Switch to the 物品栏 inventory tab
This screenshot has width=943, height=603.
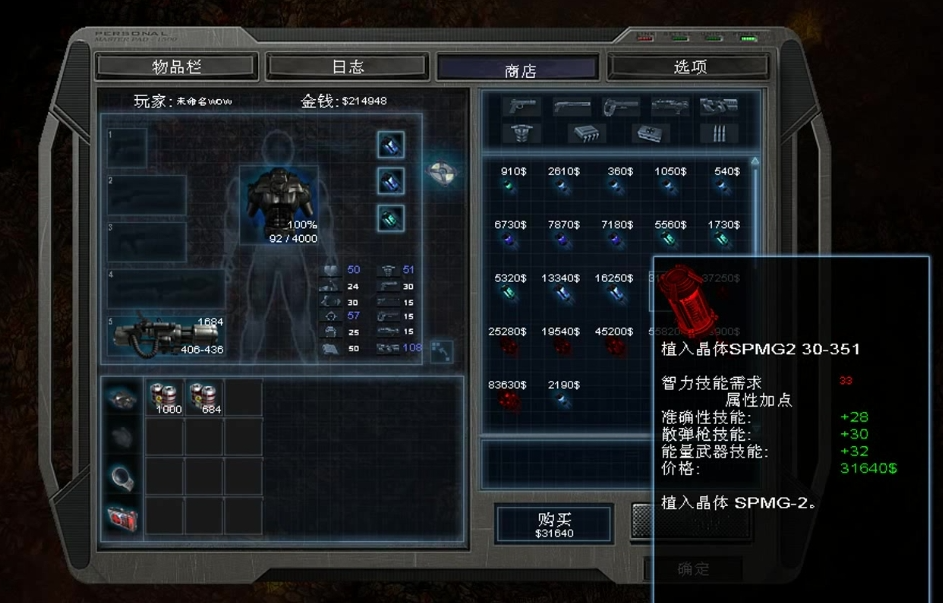177,67
